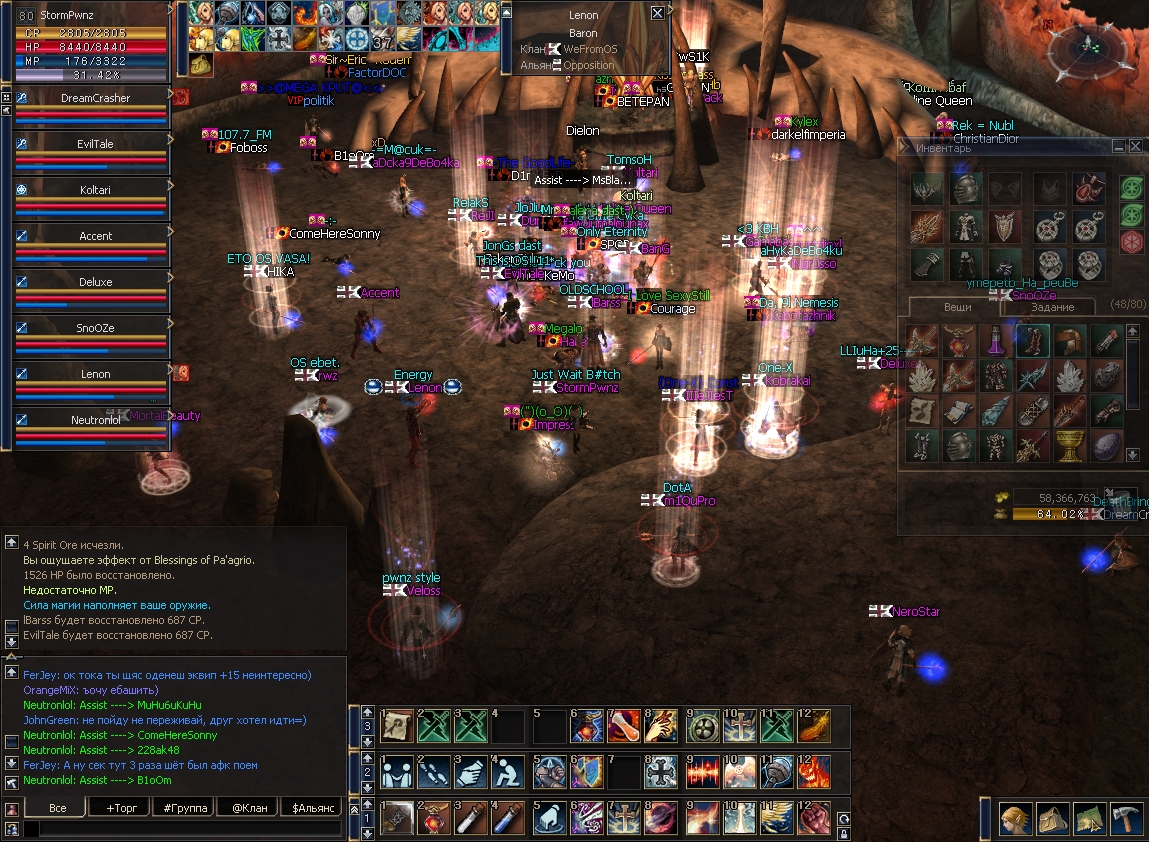Use the flaming demon face skill
Image resolution: width=1152 pixels, height=842 pixels.
[811, 771]
